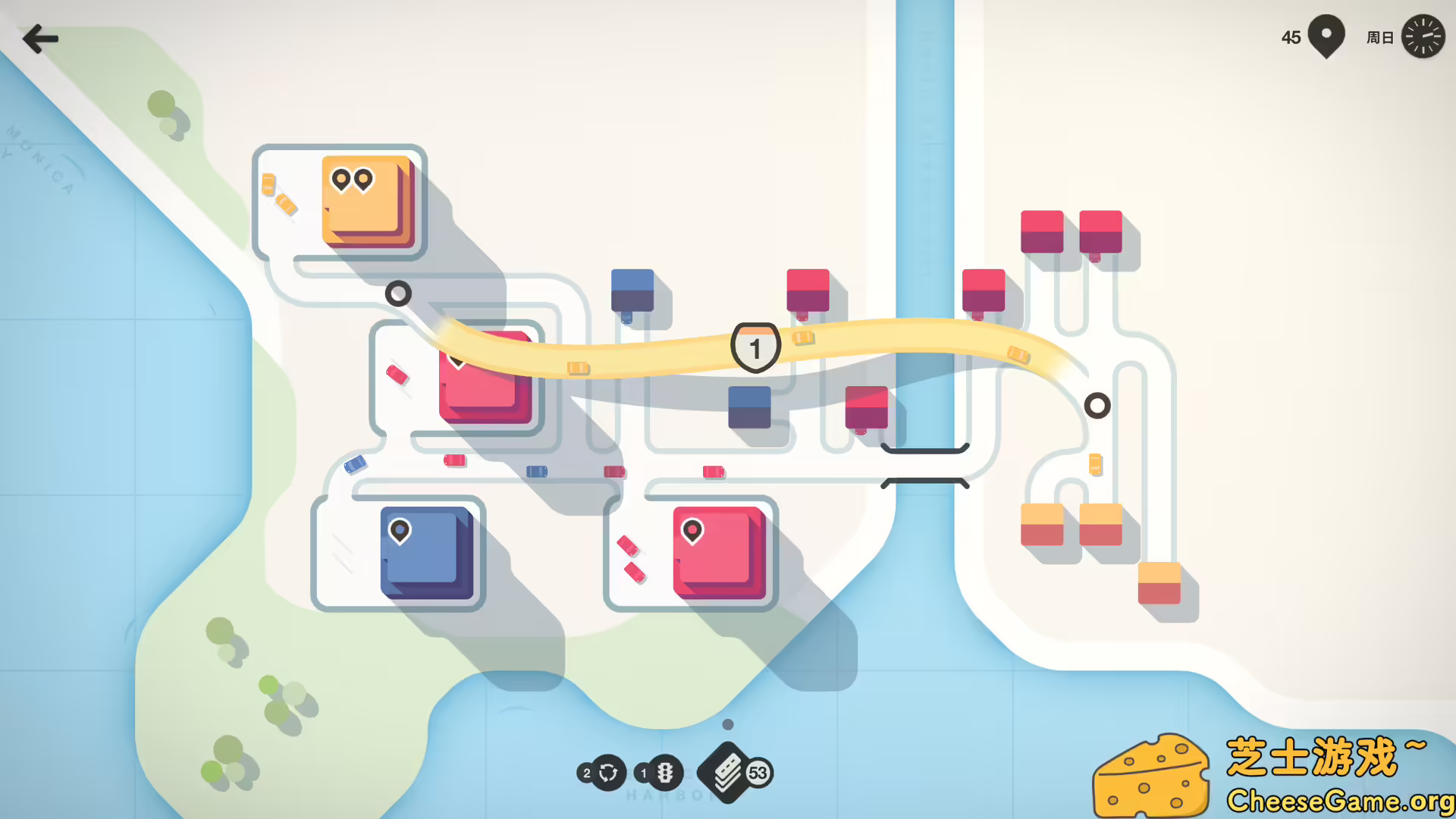Expand the bottom toolbar via the small dot handle
The width and height of the screenshot is (1456, 819).
(x=727, y=723)
